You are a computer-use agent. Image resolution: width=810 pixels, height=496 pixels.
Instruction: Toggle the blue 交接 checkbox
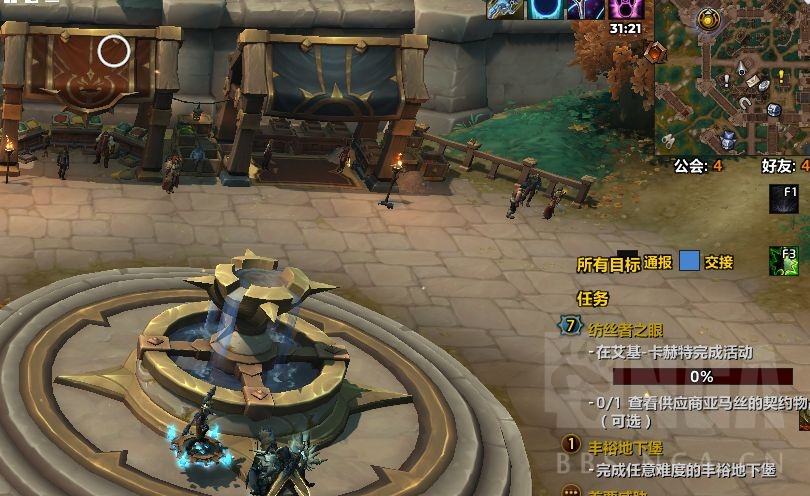click(689, 262)
